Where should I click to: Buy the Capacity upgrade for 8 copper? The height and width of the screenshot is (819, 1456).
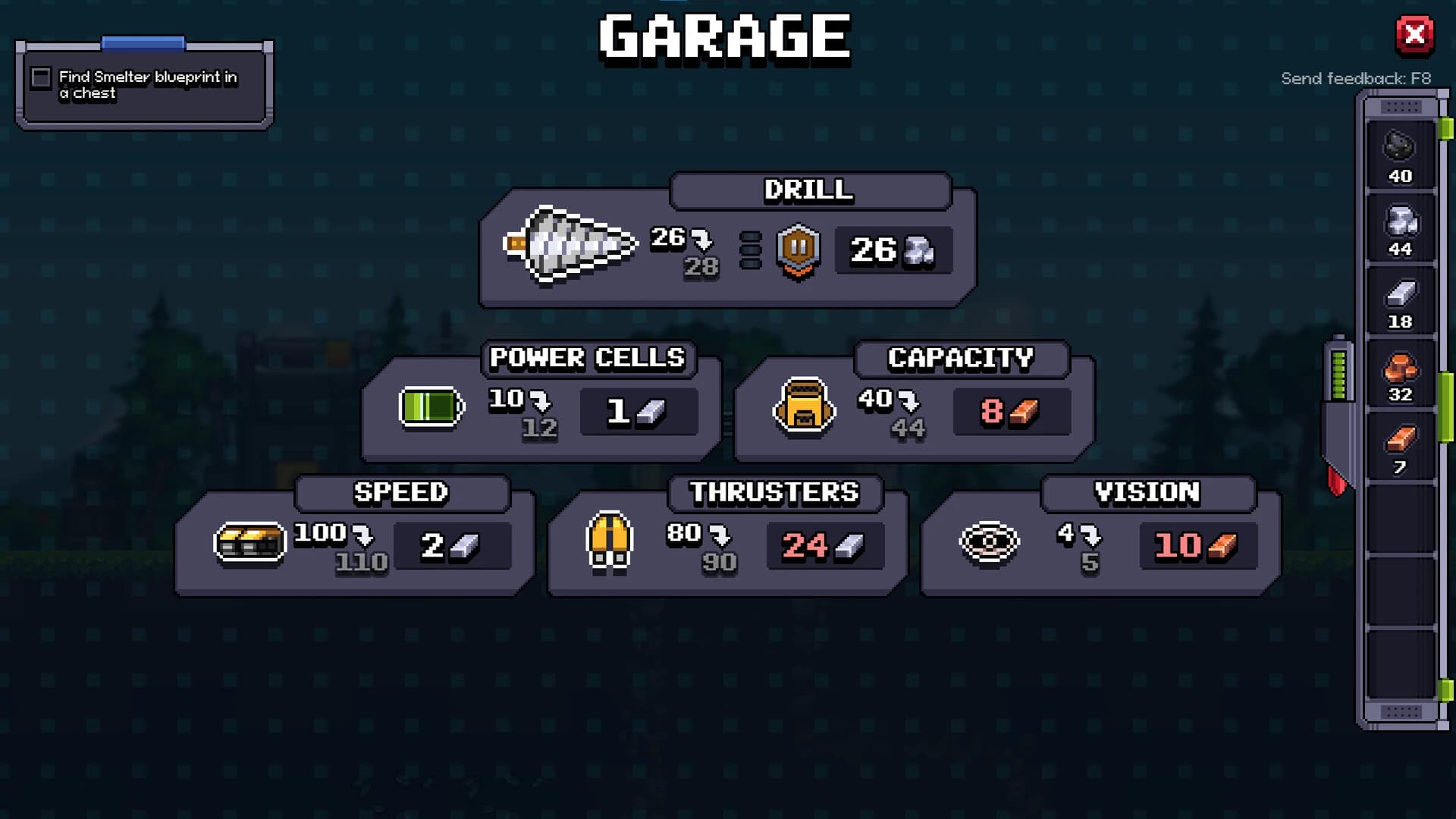point(1011,412)
